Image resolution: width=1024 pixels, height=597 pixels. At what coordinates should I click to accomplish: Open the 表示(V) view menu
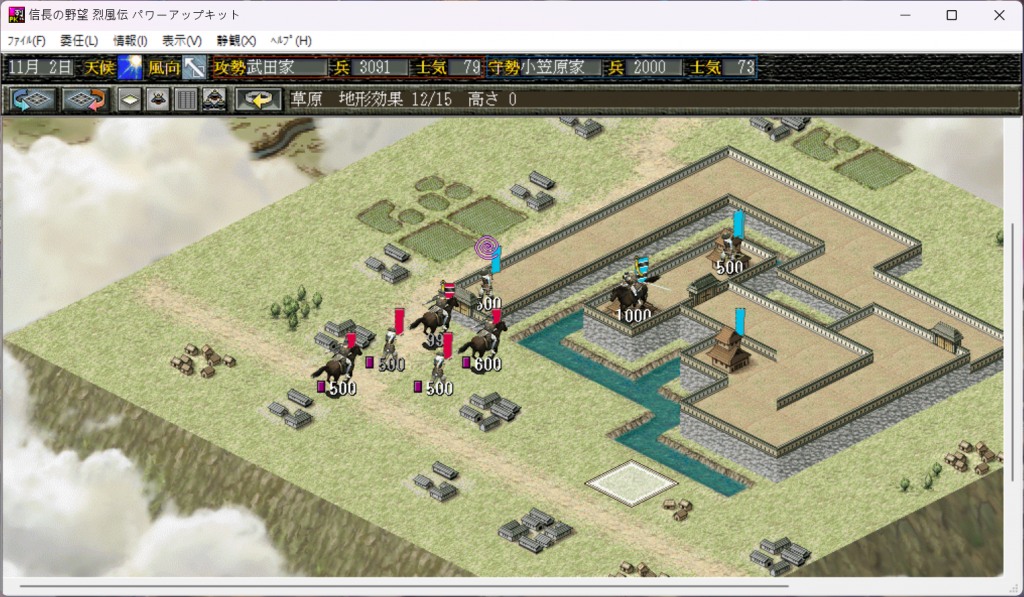coord(181,41)
